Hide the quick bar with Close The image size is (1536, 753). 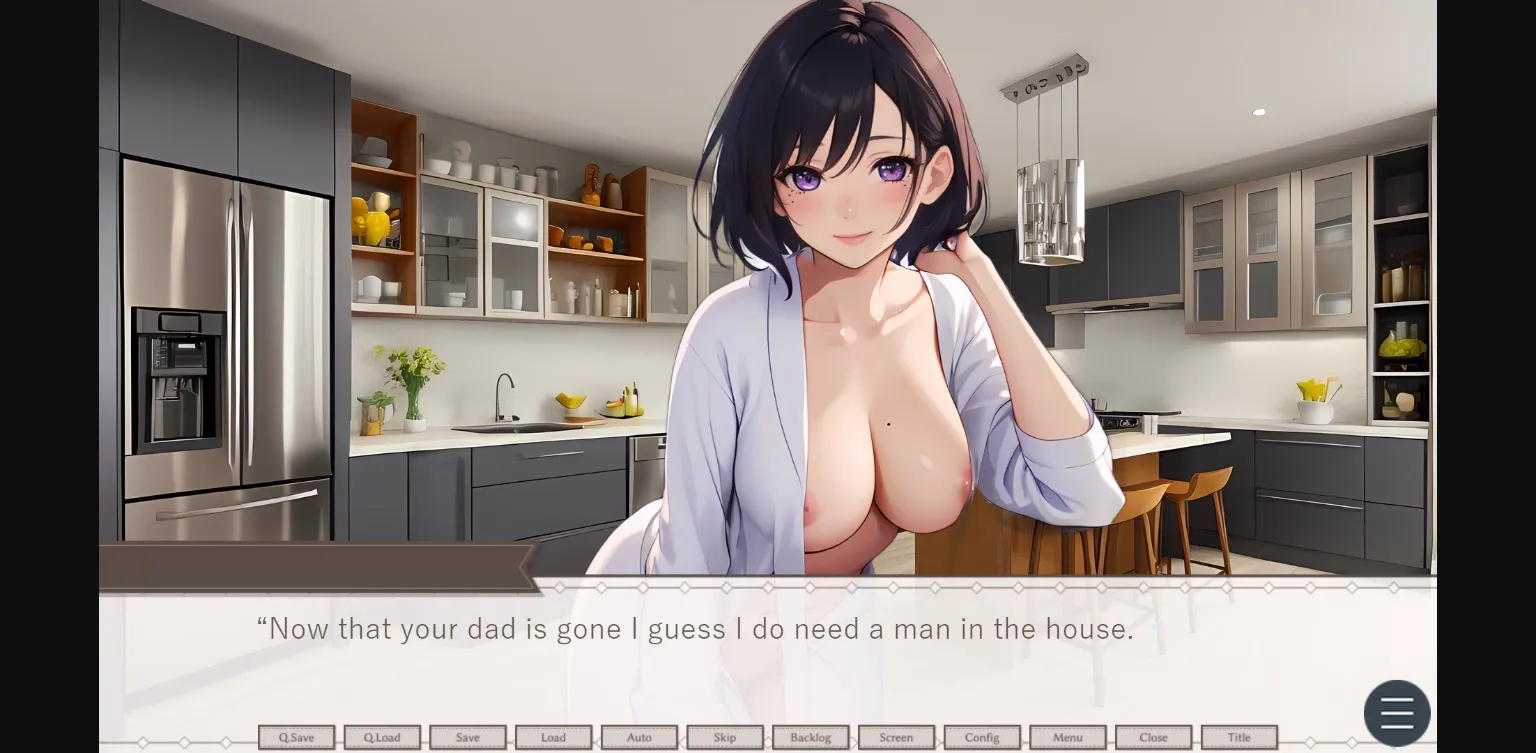tap(1153, 737)
